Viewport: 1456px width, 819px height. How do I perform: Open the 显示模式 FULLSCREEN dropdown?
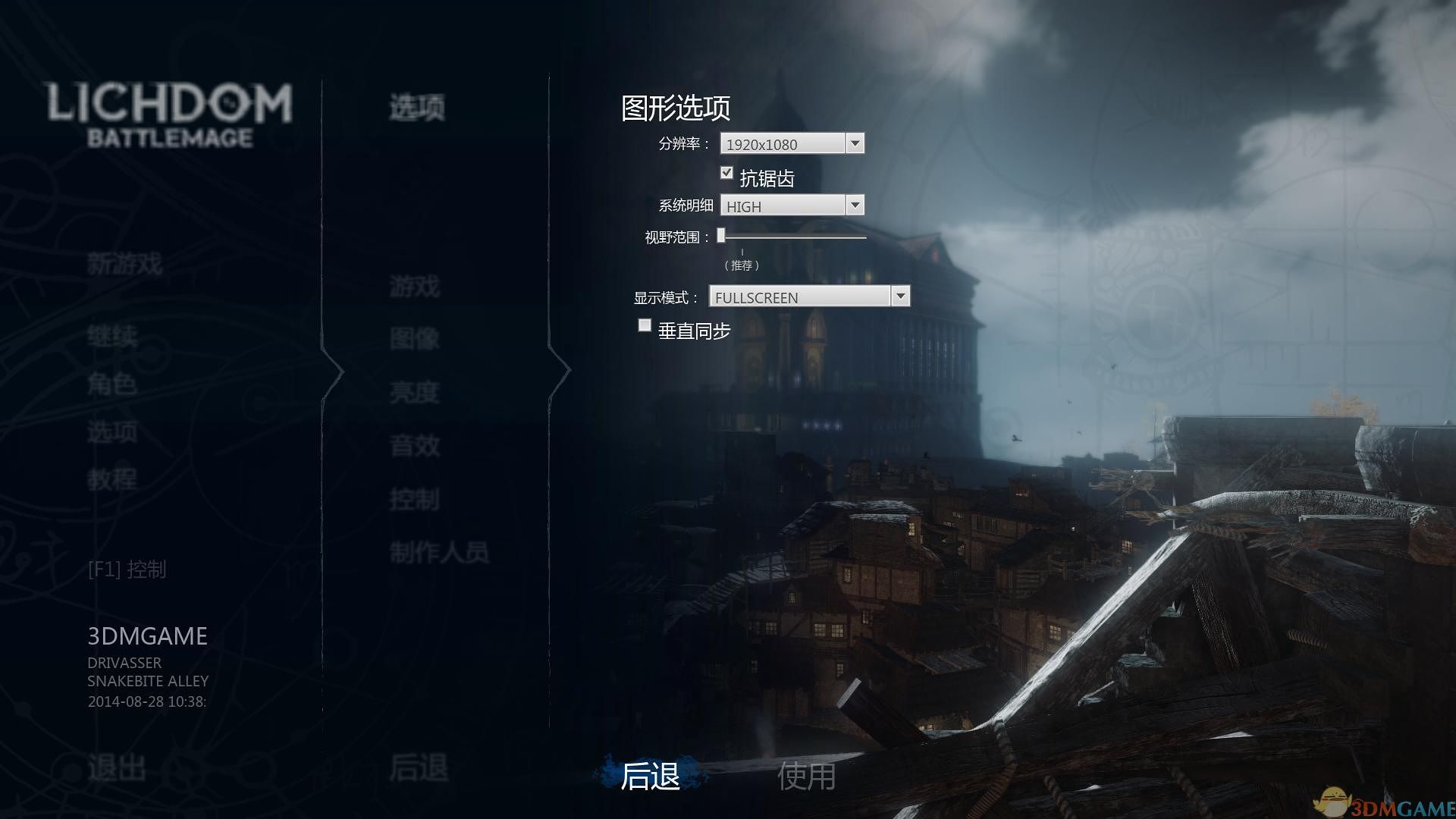(x=900, y=297)
